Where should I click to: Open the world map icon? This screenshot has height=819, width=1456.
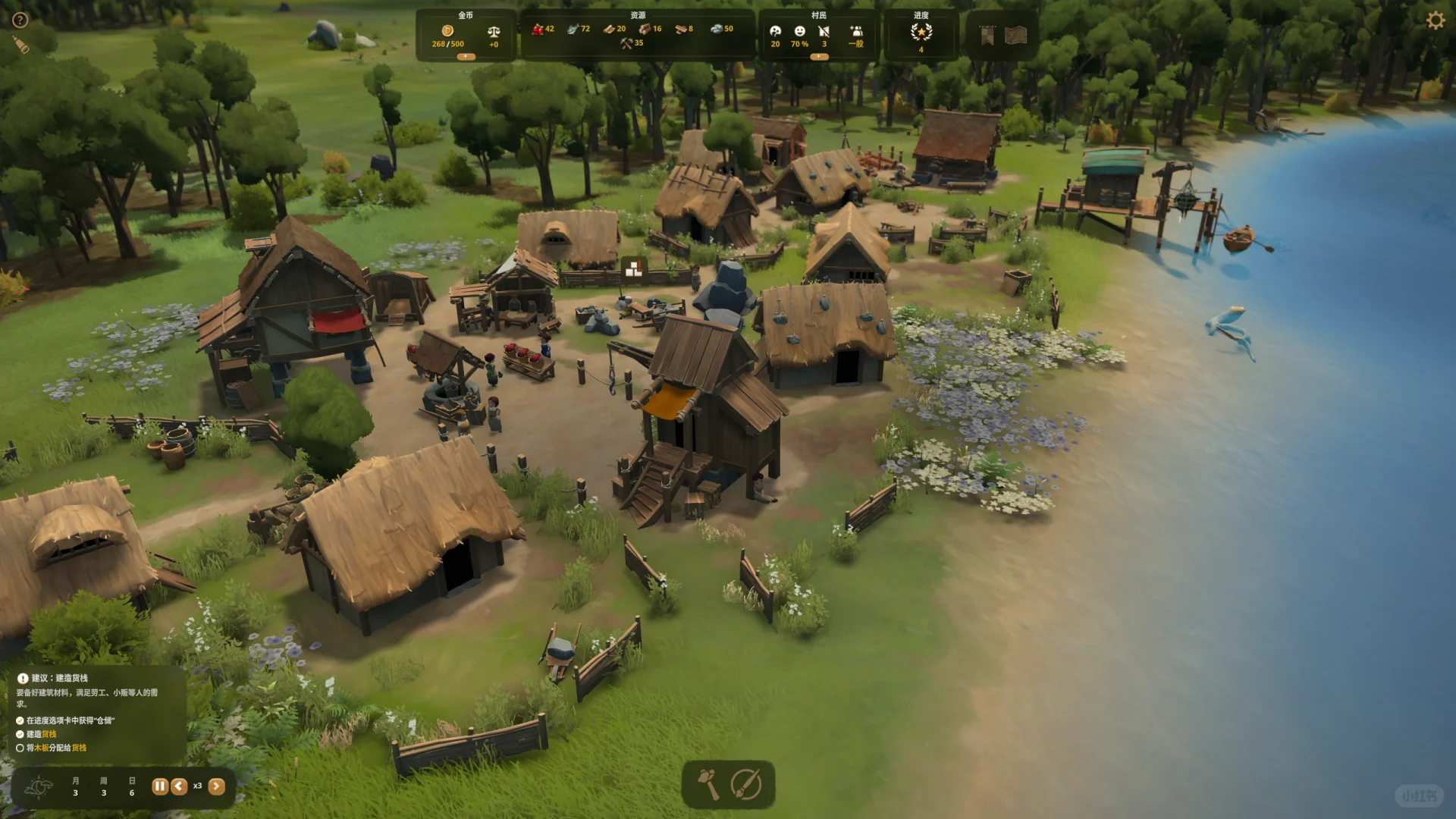[x=1015, y=35]
